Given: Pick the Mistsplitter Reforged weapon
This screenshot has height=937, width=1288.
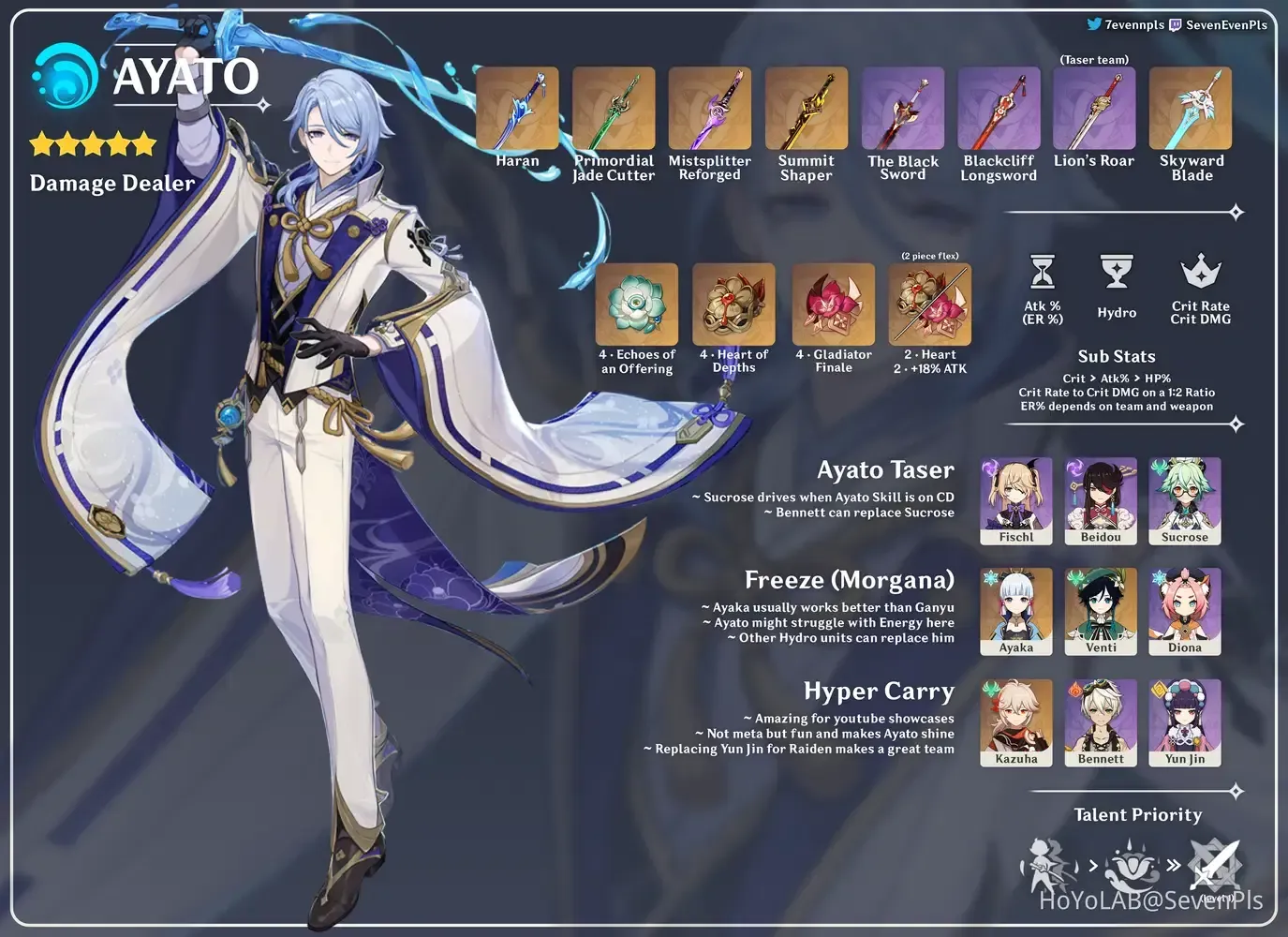Looking at the screenshot, I should (x=710, y=109).
